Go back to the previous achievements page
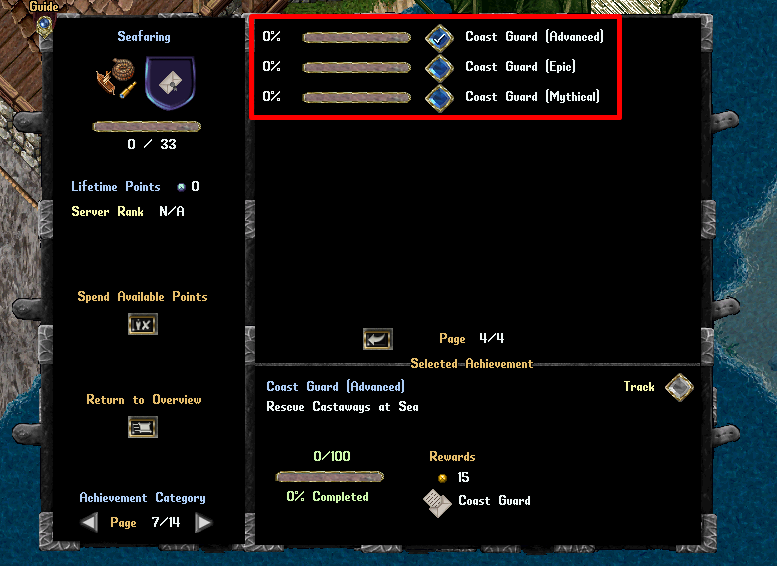Viewport: 777px width, 566px height. tap(377, 339)
